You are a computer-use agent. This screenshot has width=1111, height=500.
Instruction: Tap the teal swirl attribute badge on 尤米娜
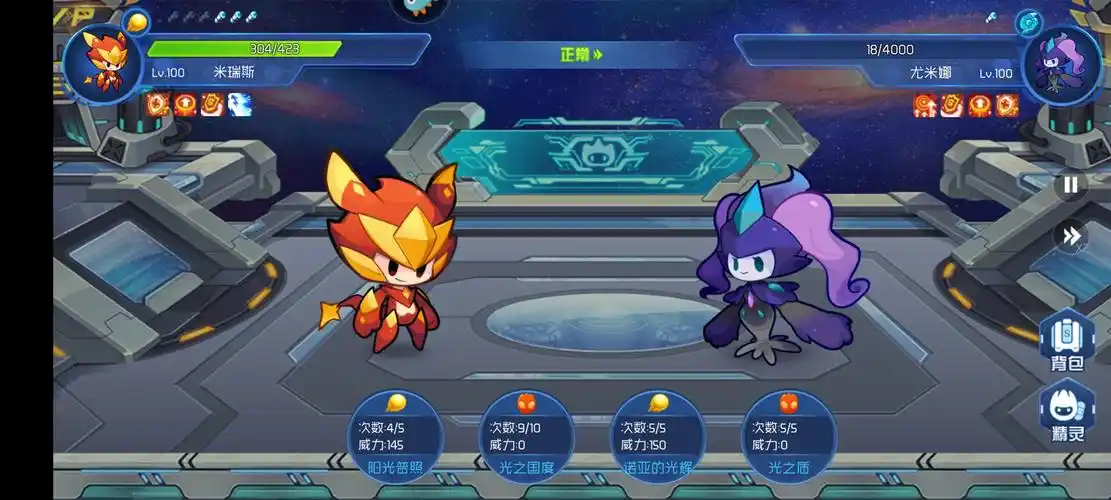click(1028, 23)
